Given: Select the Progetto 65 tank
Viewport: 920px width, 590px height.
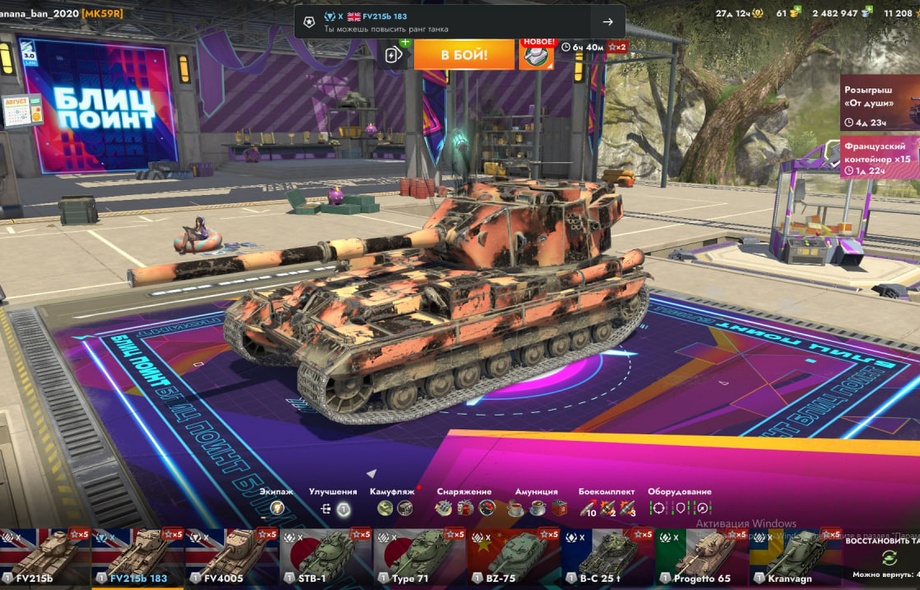Looking at the screenshot, I should click(702, 558).
